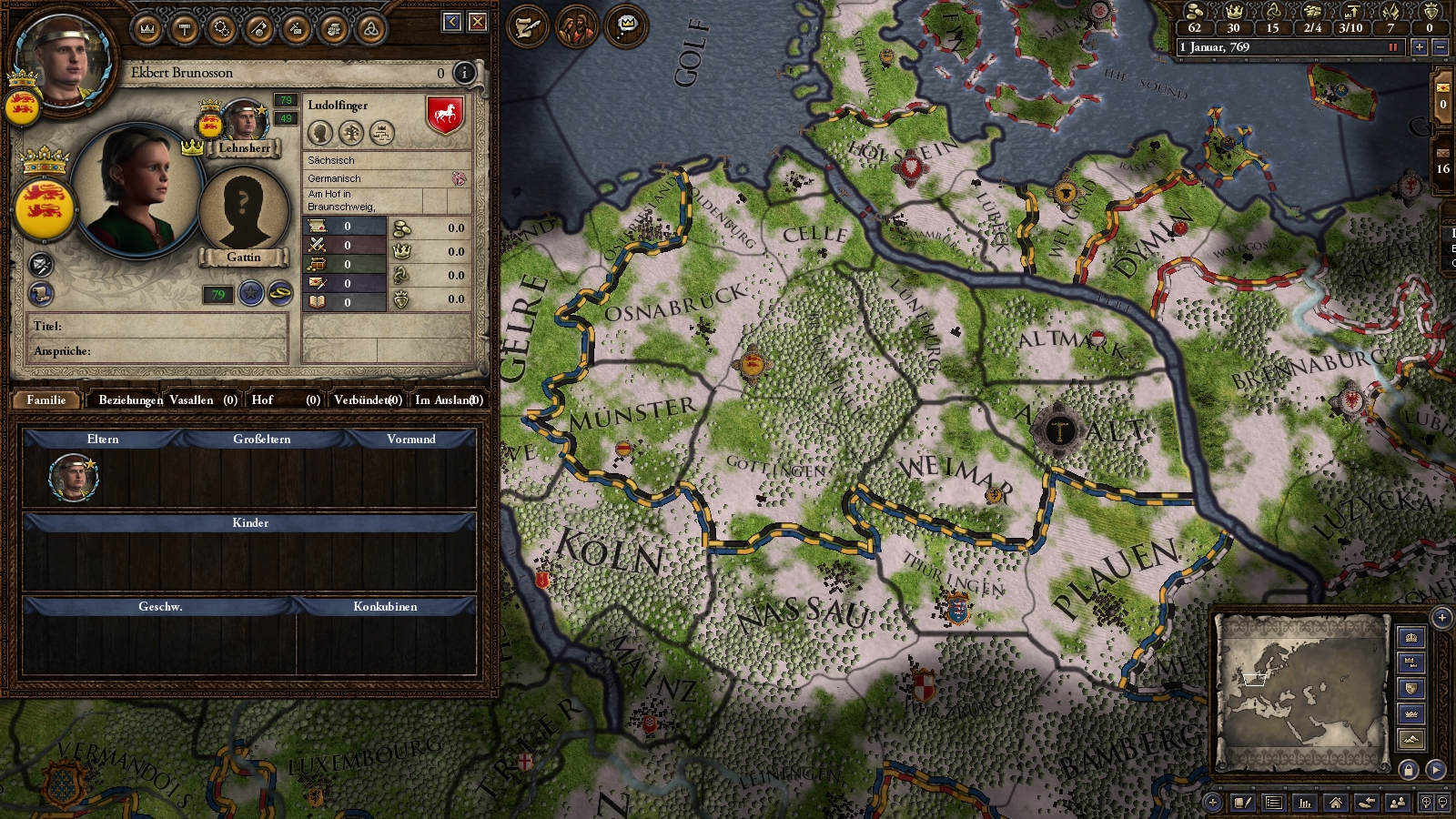
Task: Go to home province with house button
Action: [1335, 803]
